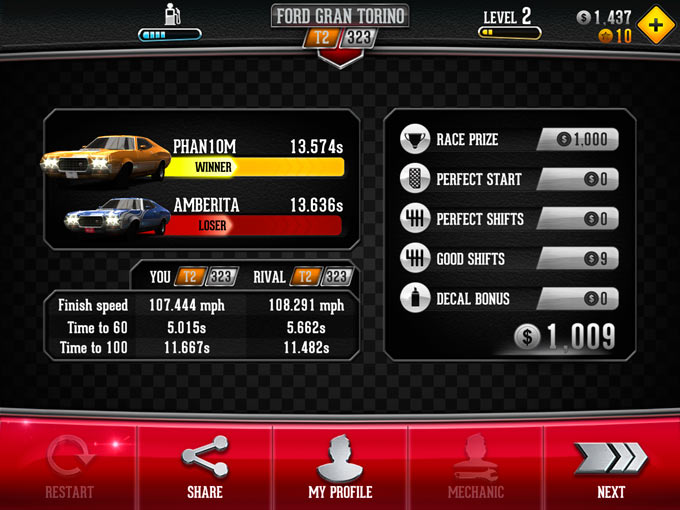The height and width of the screenshot is (510, 680).
Task: Tap the yellow plus to add currency
Action: pos(655,26)
